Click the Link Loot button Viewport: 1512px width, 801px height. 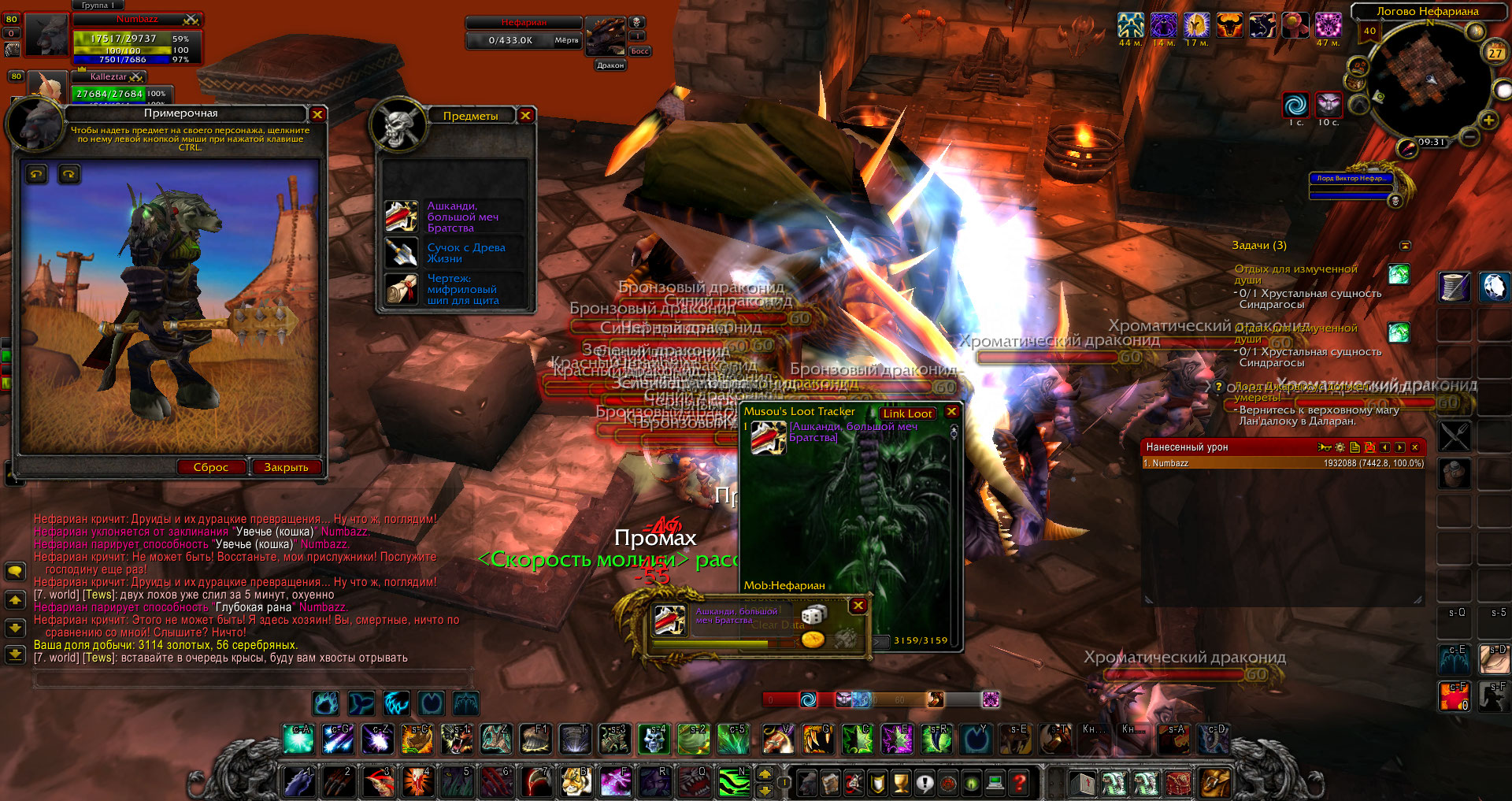point(907,413)
